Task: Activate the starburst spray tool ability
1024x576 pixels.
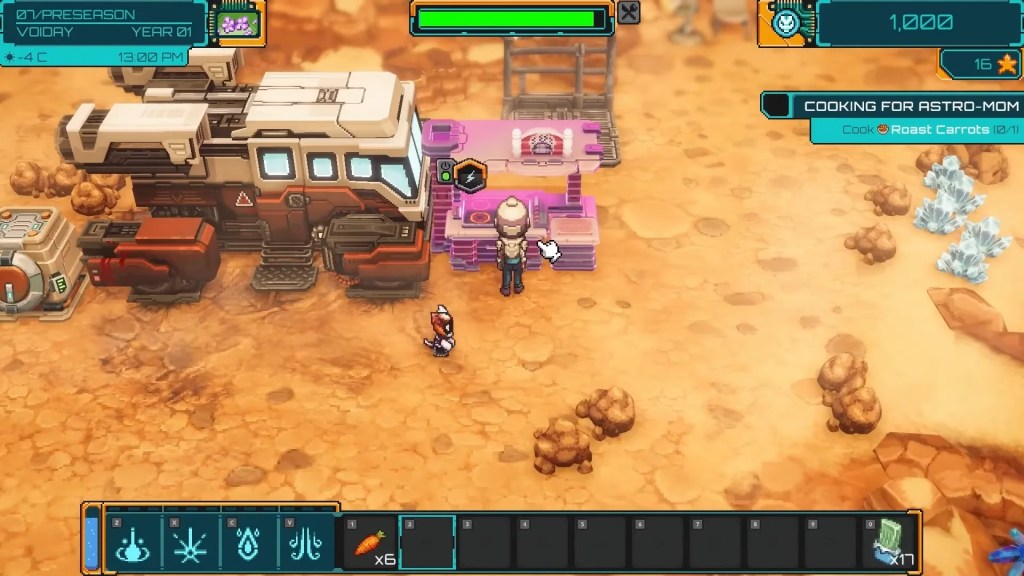Action: pyautogui.click(x=189, y=543)
